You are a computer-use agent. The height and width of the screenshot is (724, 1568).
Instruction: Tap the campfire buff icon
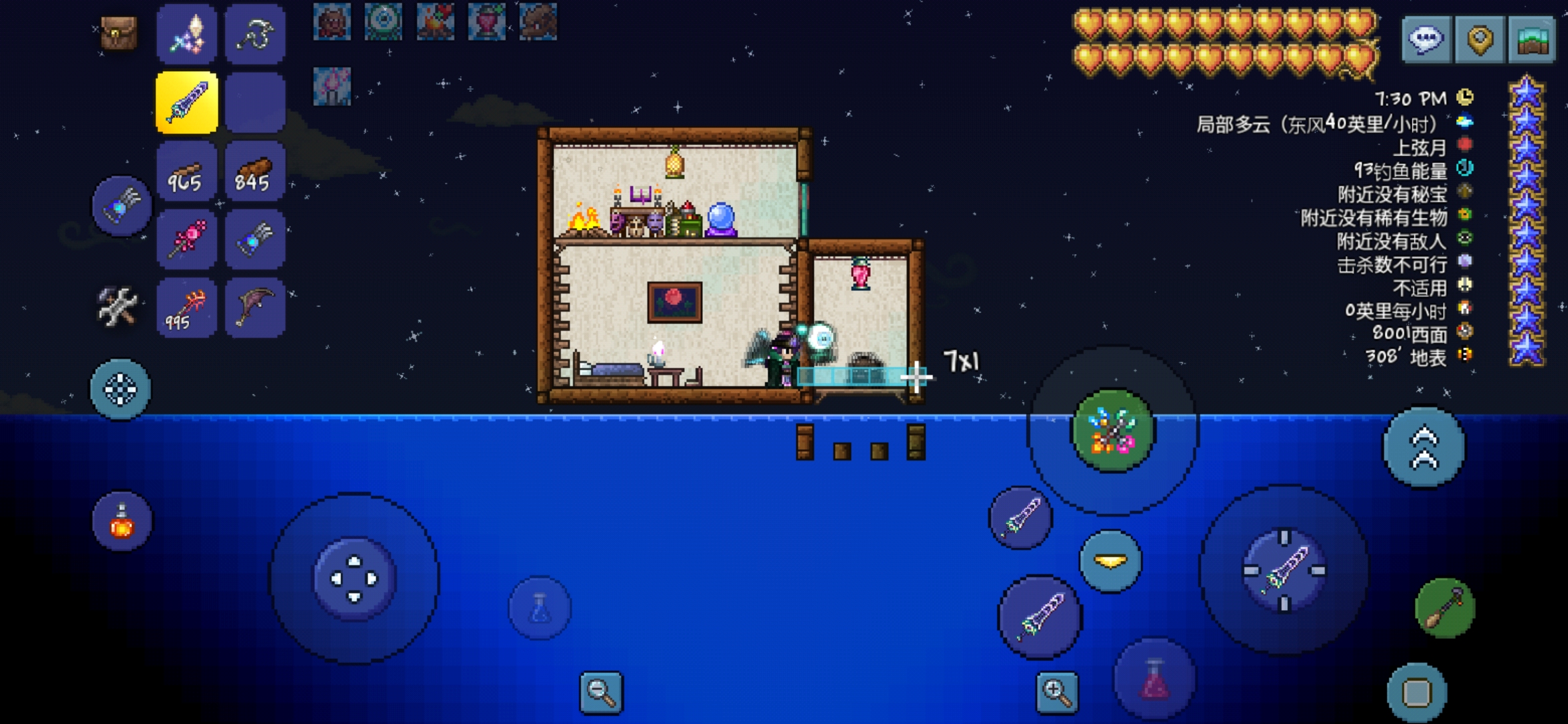pos(435,21)
